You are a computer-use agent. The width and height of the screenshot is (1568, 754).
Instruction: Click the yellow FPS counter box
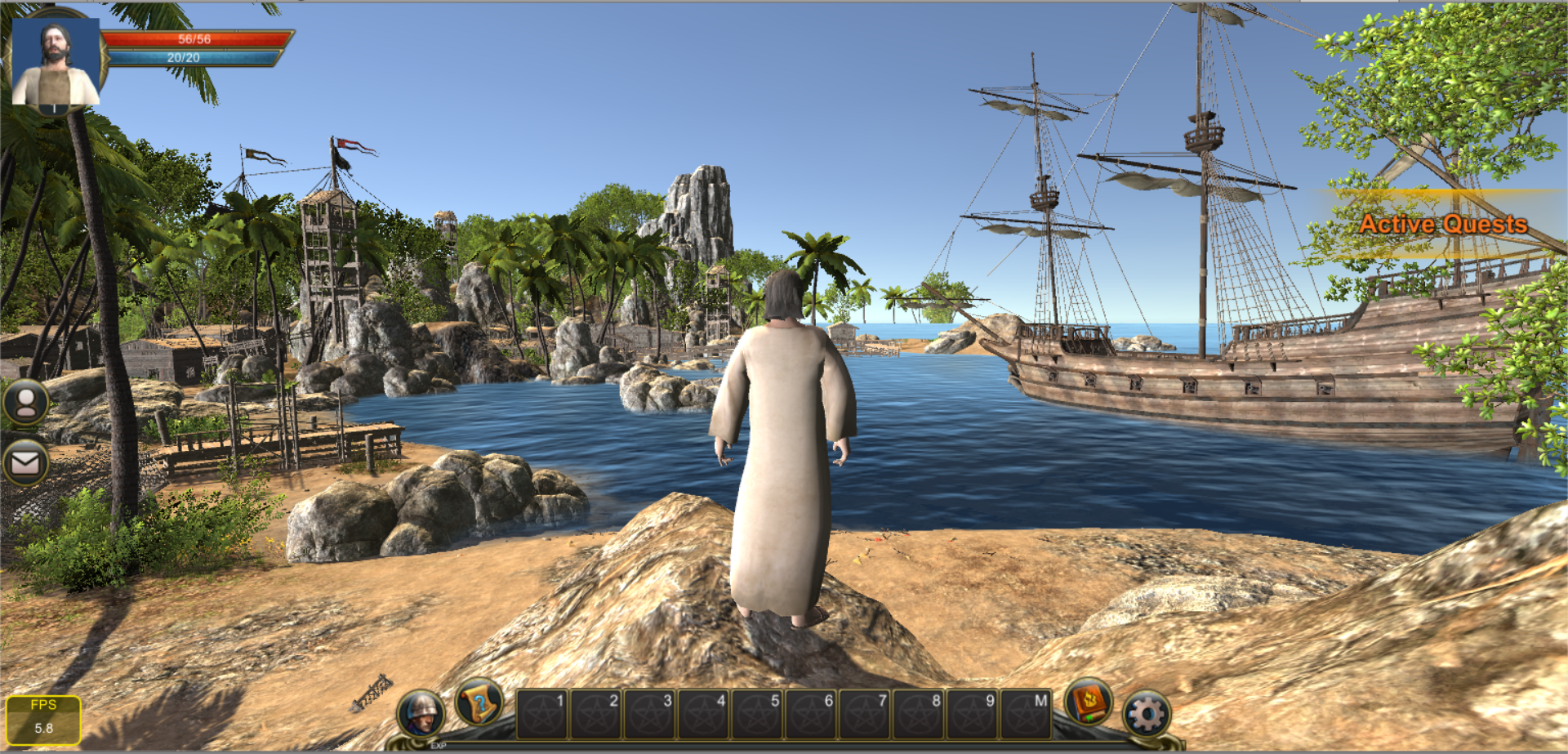pos(43,719)
